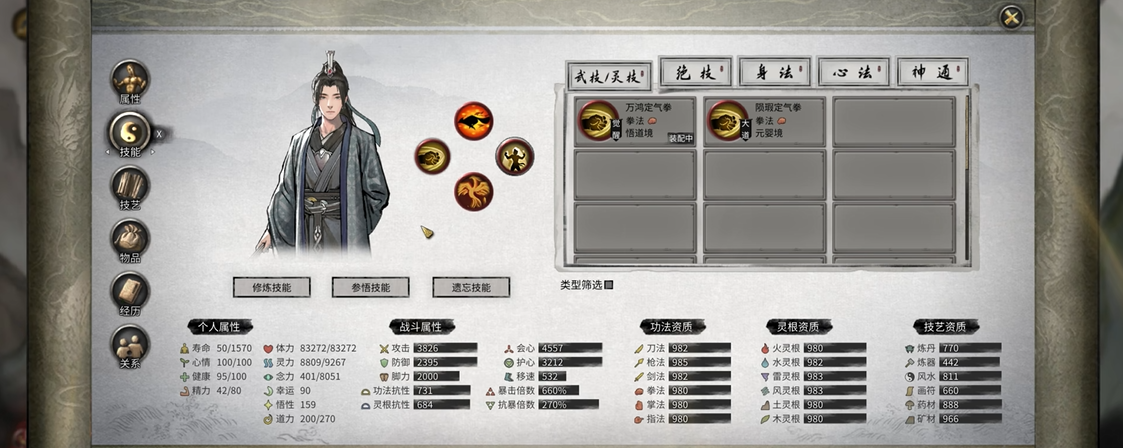Open the 属性 attributes section
The image size is (1123, 448).
coord(130,81)
